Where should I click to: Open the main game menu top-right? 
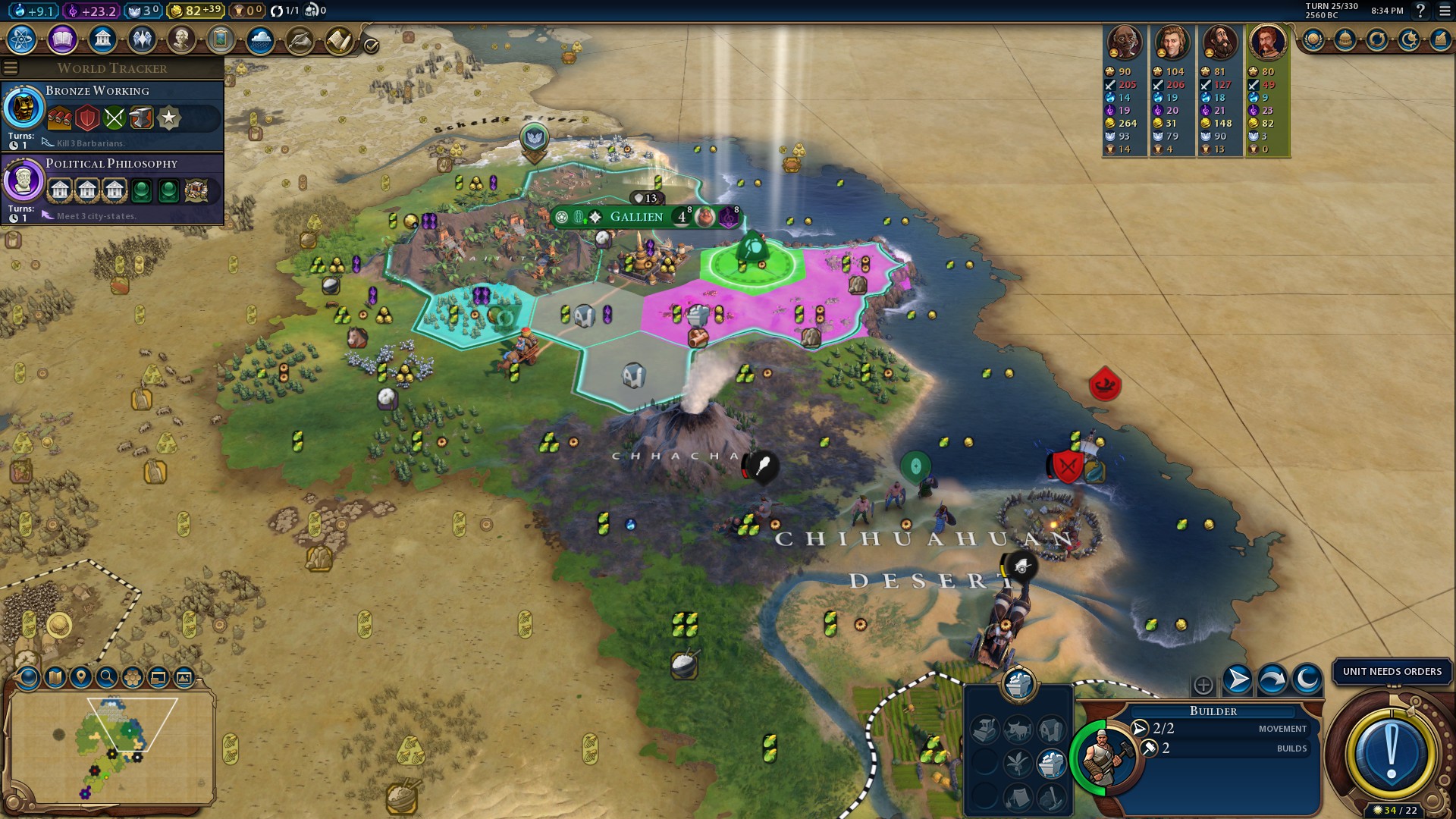1445,11
